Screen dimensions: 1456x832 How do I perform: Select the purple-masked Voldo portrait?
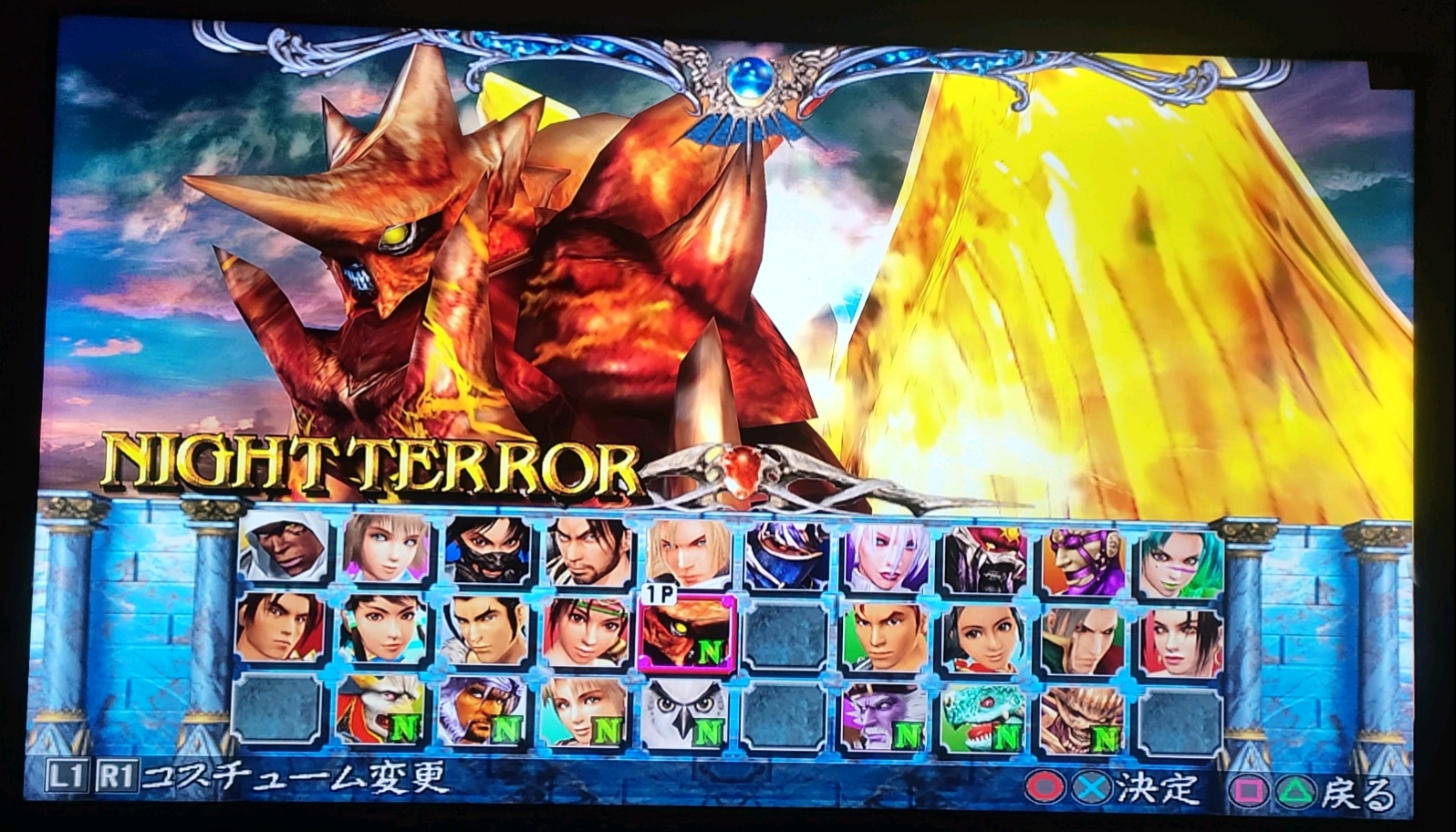click(x=1080, y=553)
